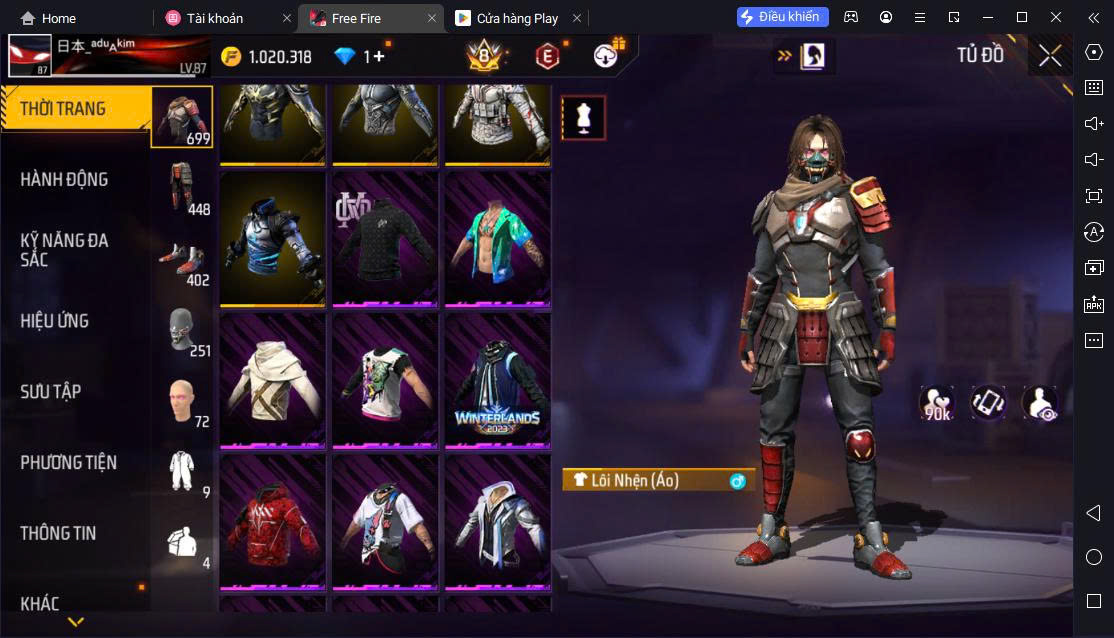Open the rank B badge icon
This screenshot has height=638, width=1114.
[x=483, y=57]
